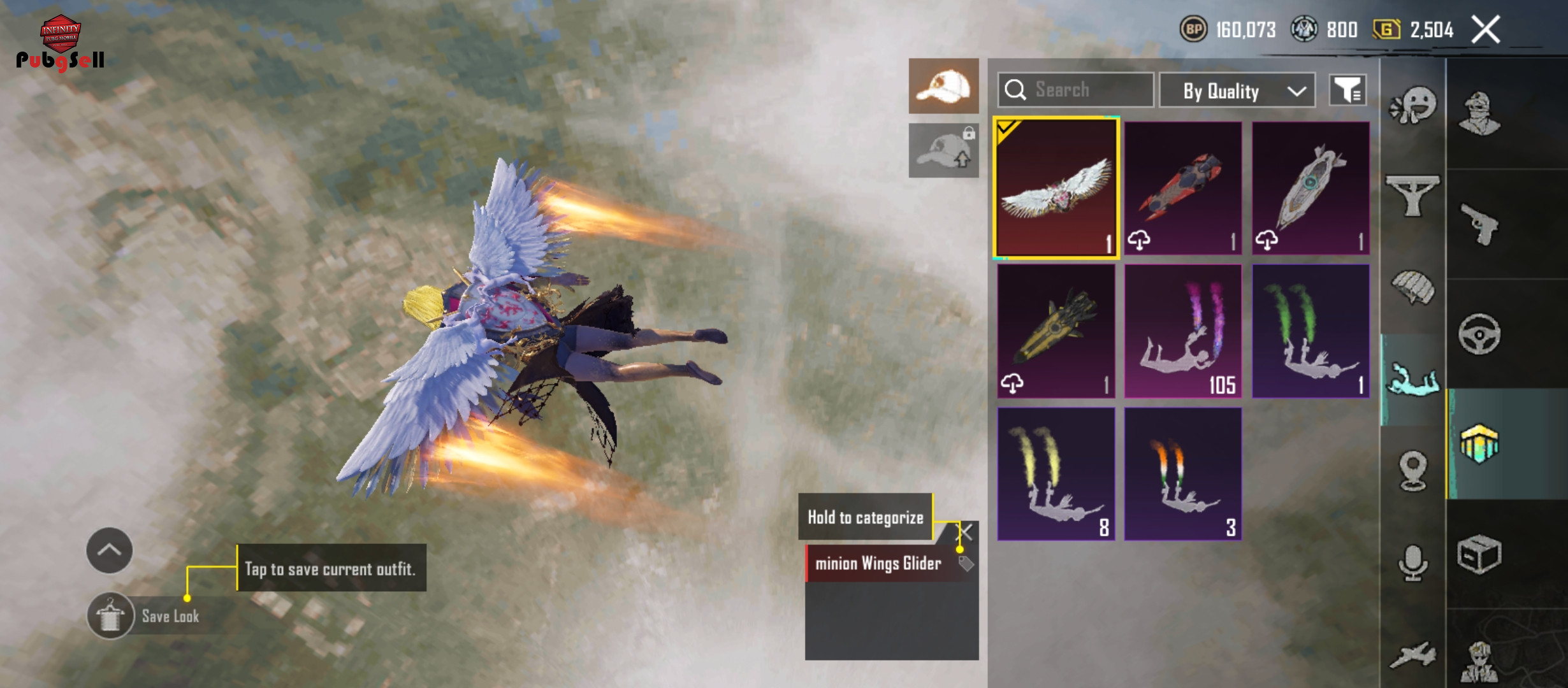Pick the orange-white-green tricolor trail item
Image resolution: width=1568 pixels, height=688 pixels.
1183,474
